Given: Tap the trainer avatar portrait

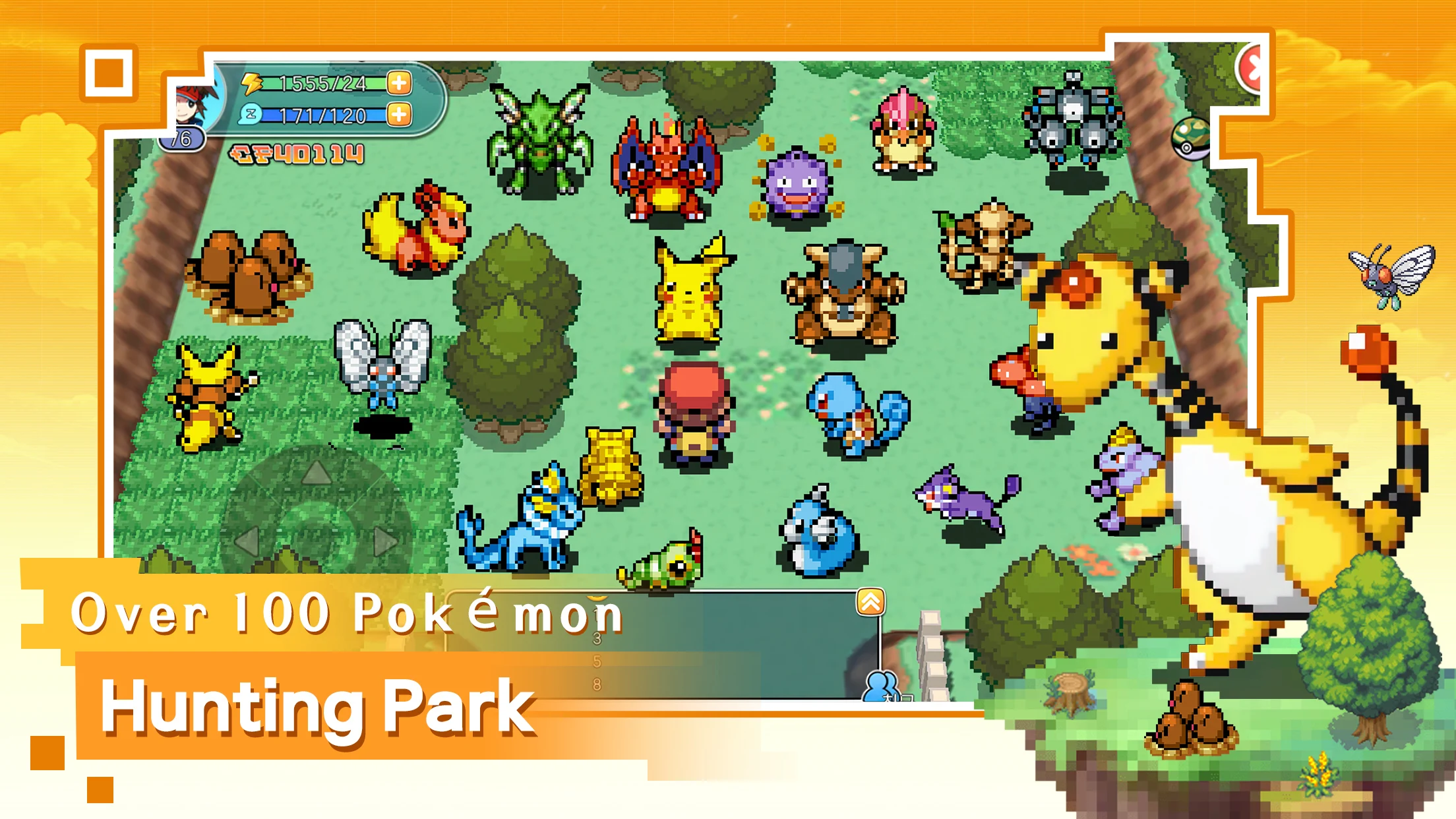Looking at the screenshot, I should [191, 106].
